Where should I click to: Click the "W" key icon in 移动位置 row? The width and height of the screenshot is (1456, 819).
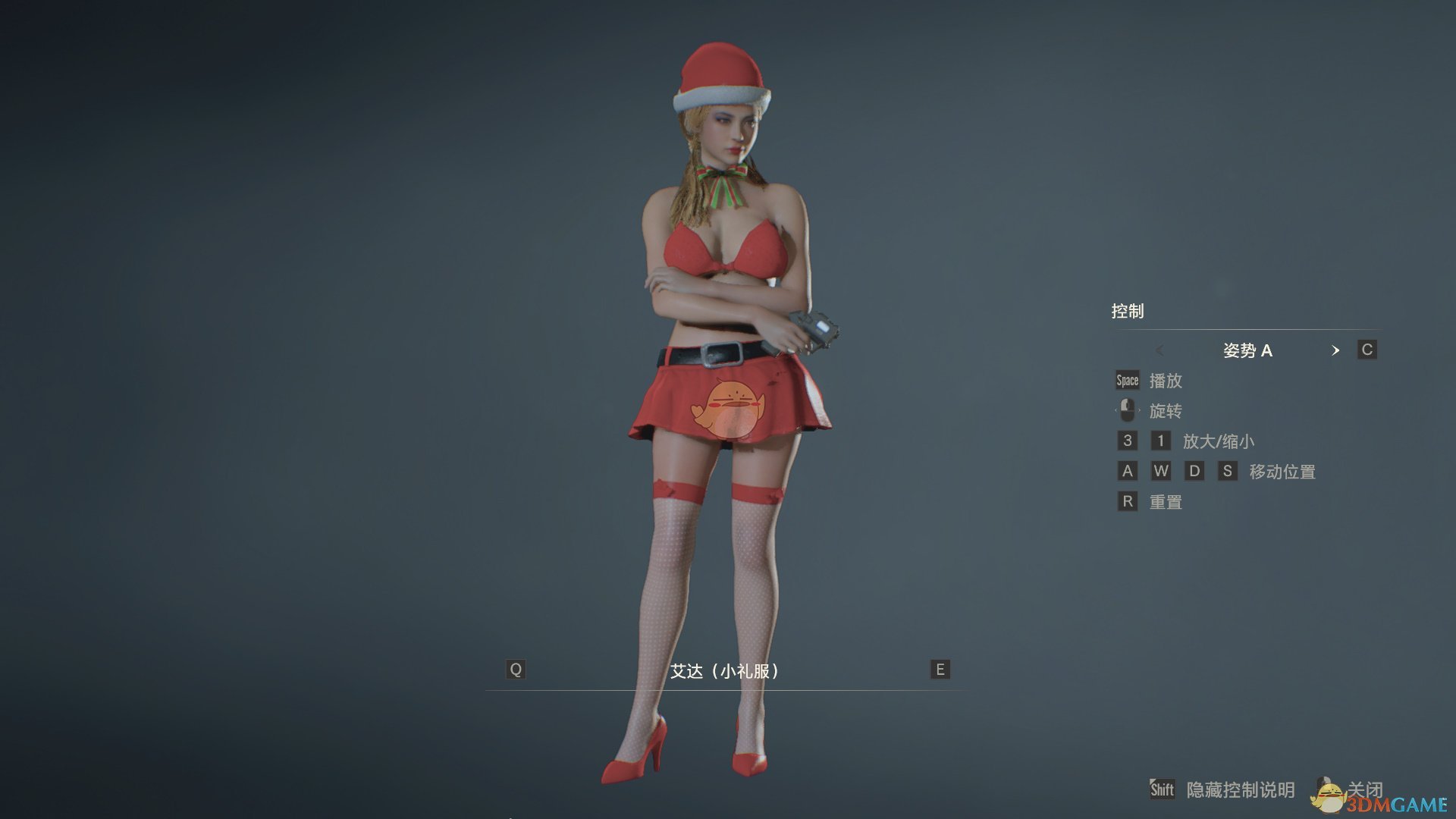(1161, 471)
